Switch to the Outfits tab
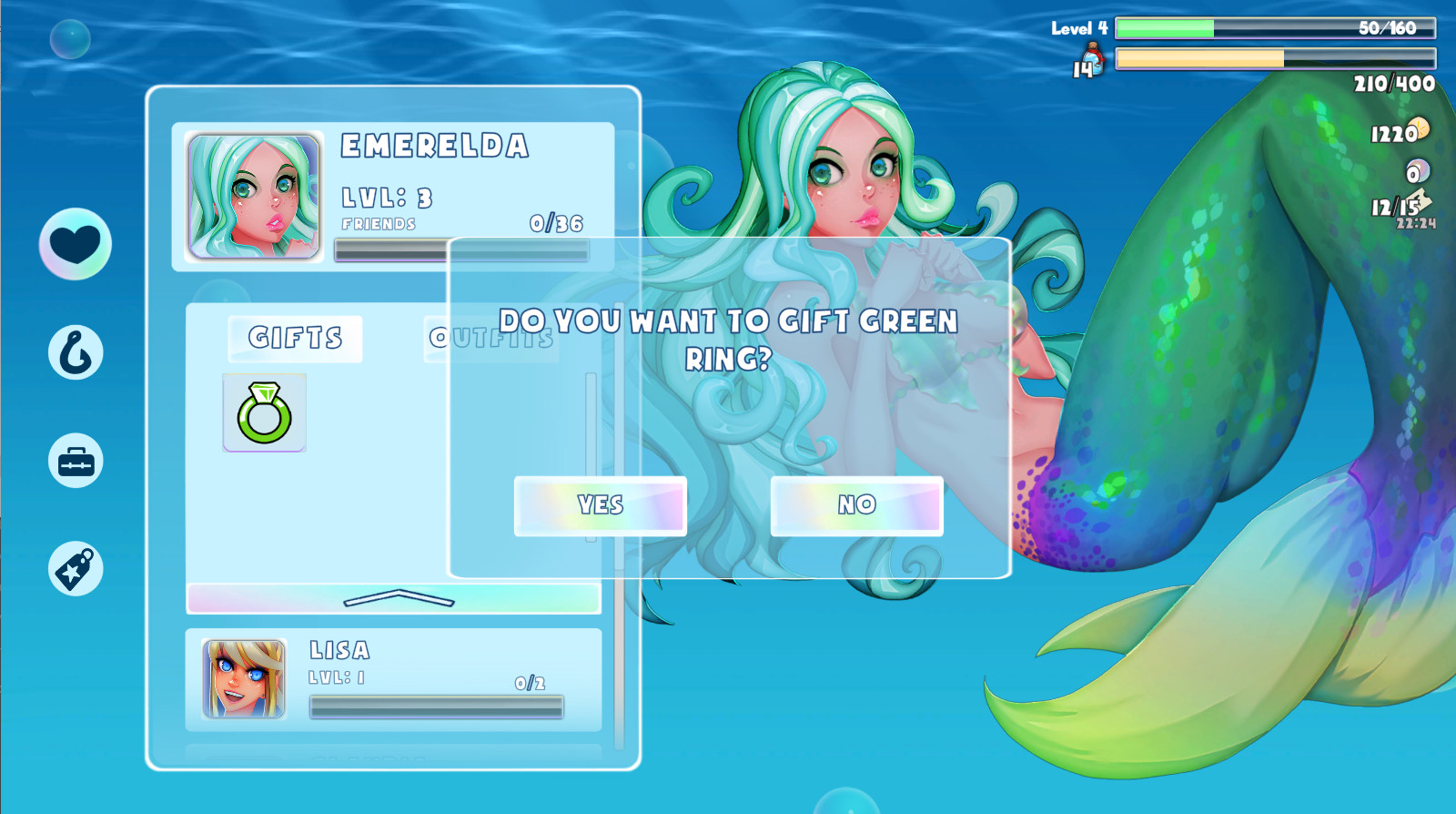 pos(490,338)
